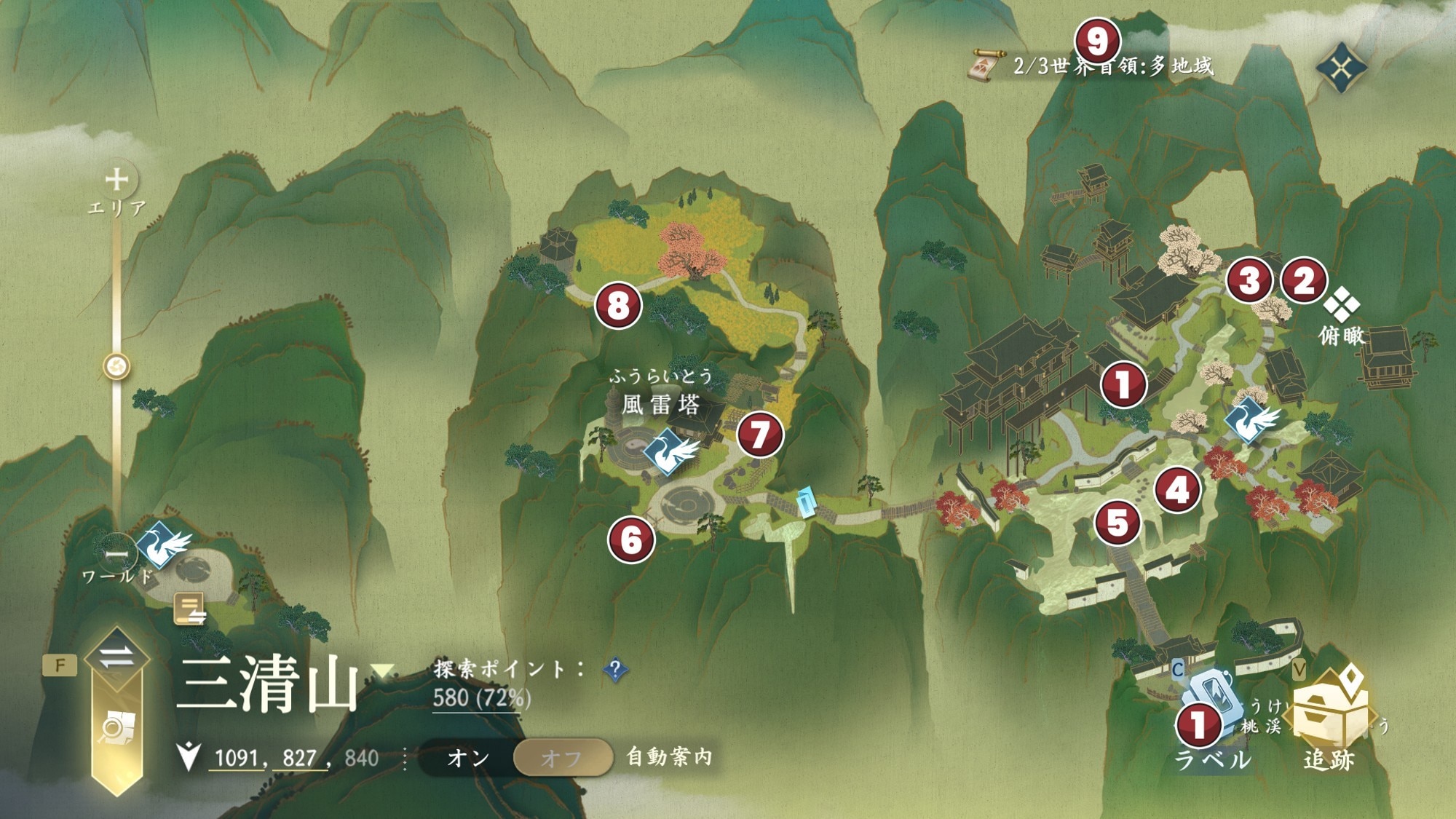Select the 俯瞰 overview diamond marker
1456x819 pixels.
1341,304
